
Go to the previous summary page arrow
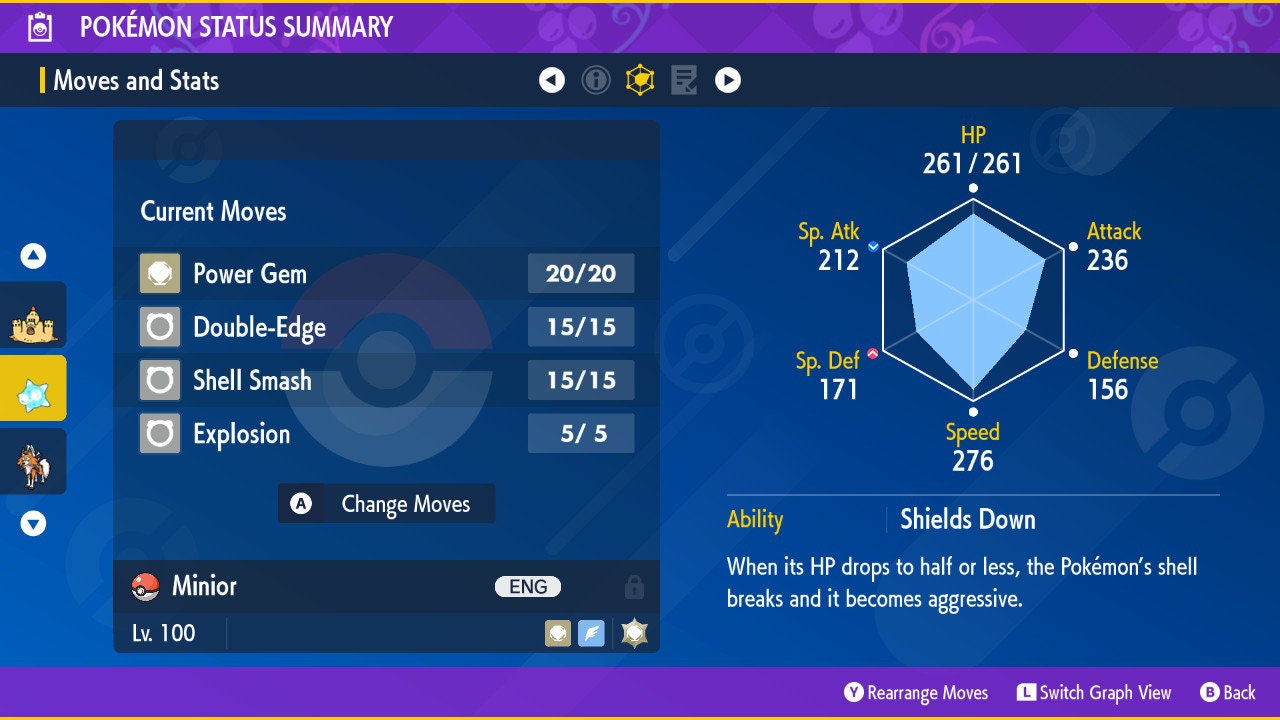[552, 80]
